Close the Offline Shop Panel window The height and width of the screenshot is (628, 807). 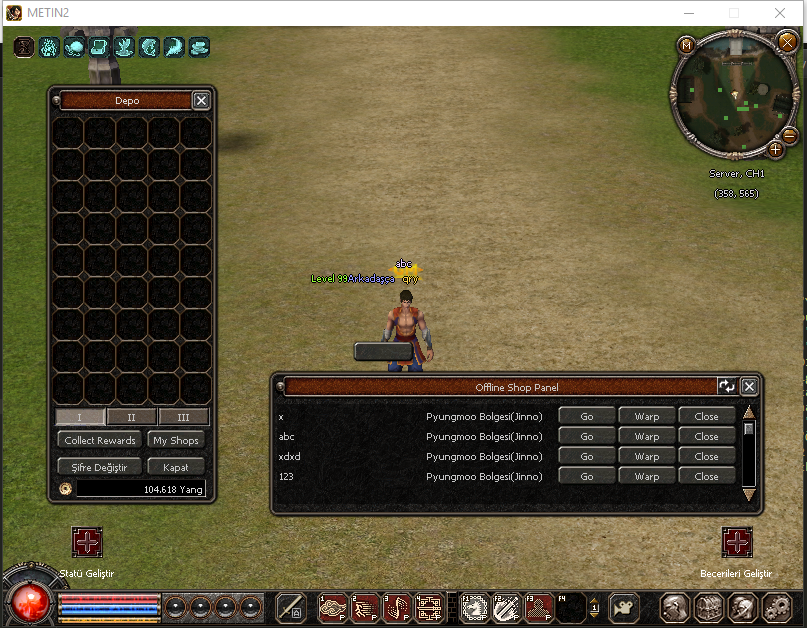pyautogui.click(x=749, y=386)
